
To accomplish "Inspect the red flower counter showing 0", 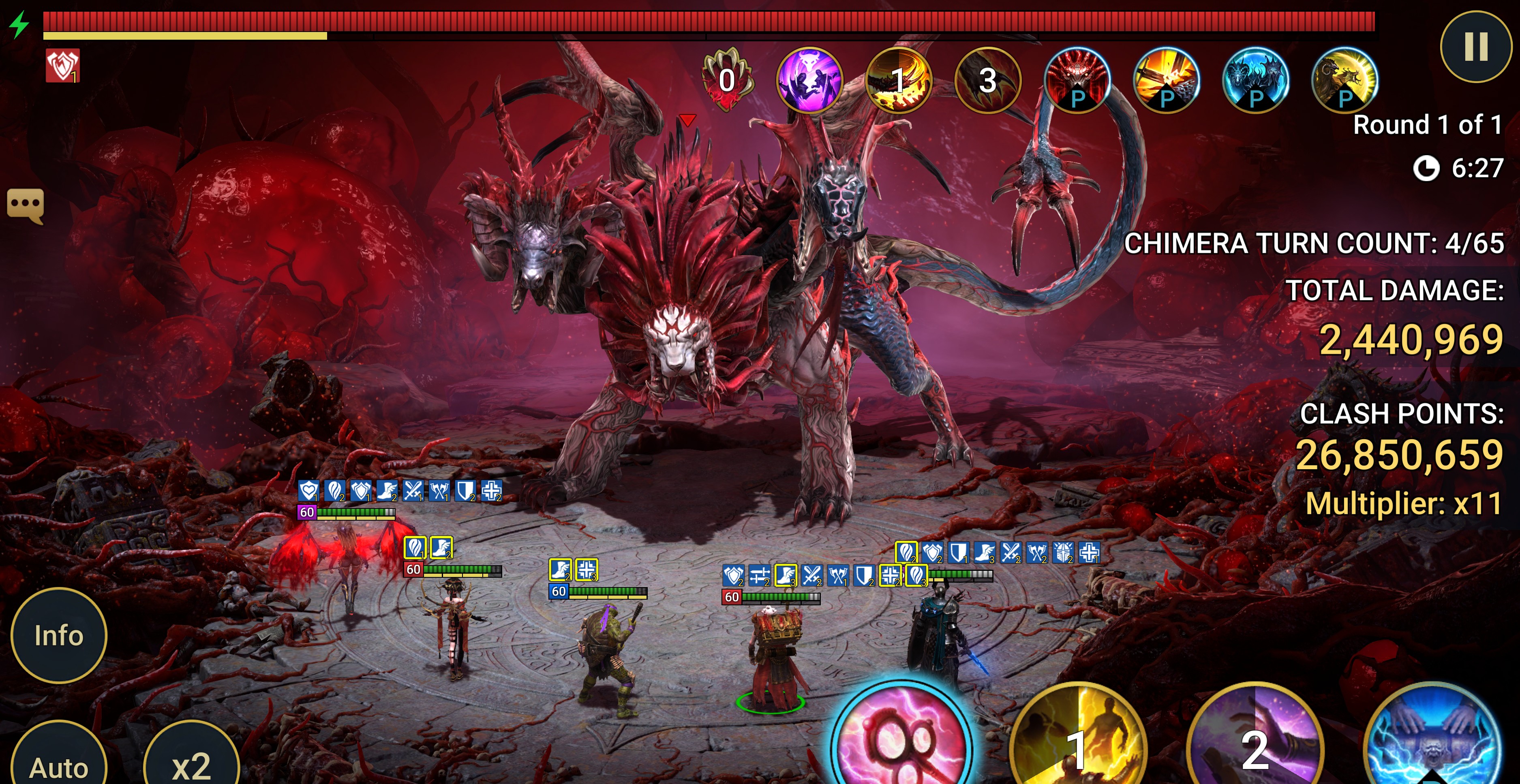I will pyautogui.click(x=727, y=80).
